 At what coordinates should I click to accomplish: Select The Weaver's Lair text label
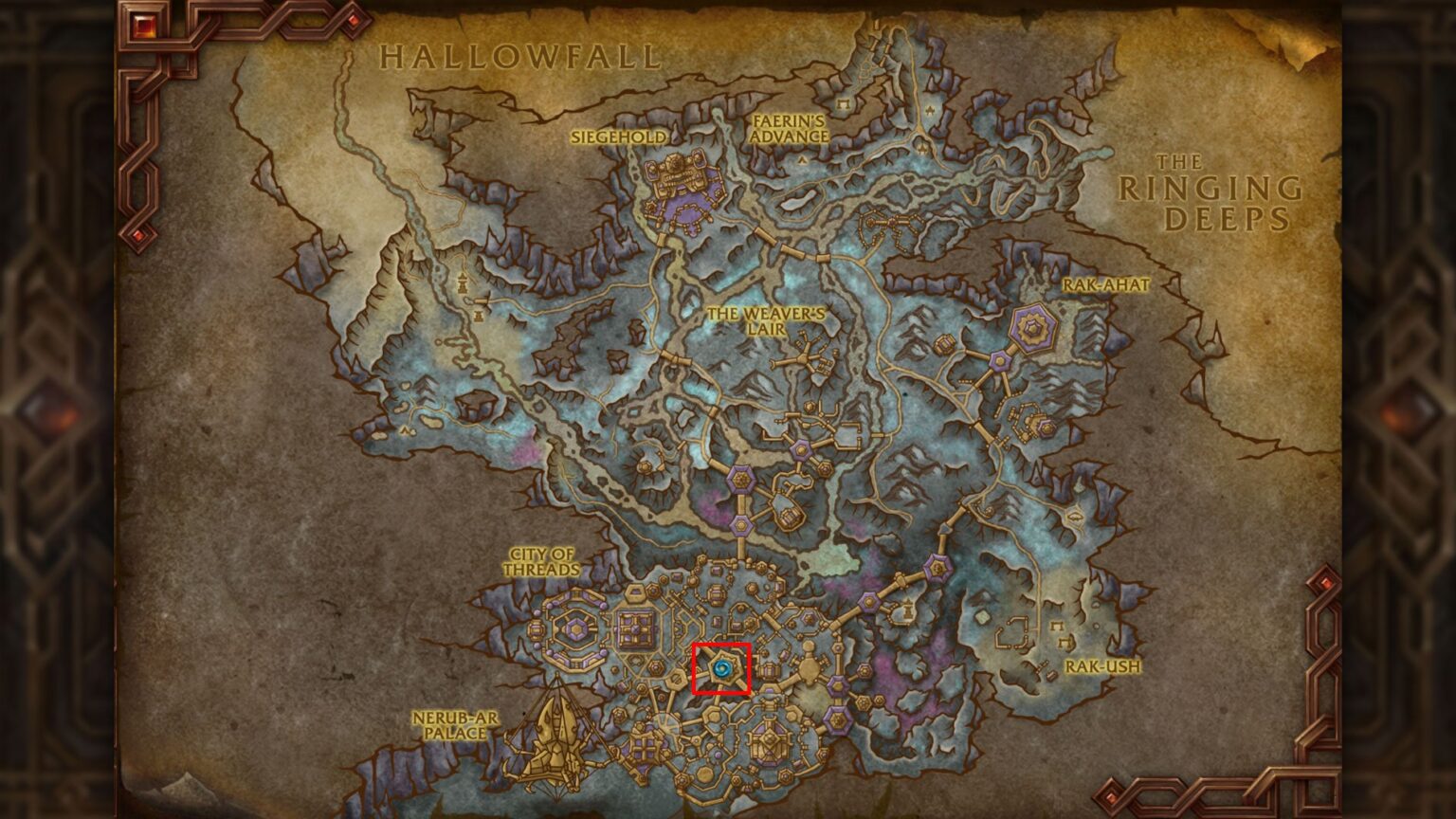[x=768, y=320]
